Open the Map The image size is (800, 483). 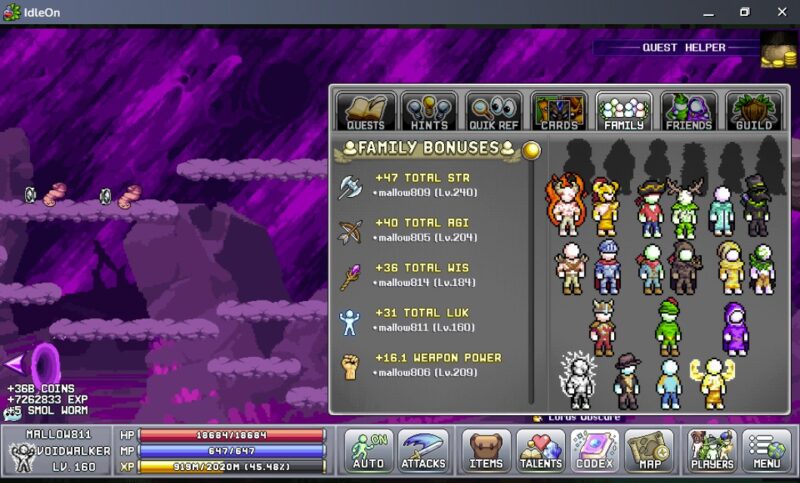(x=649, y=451)
